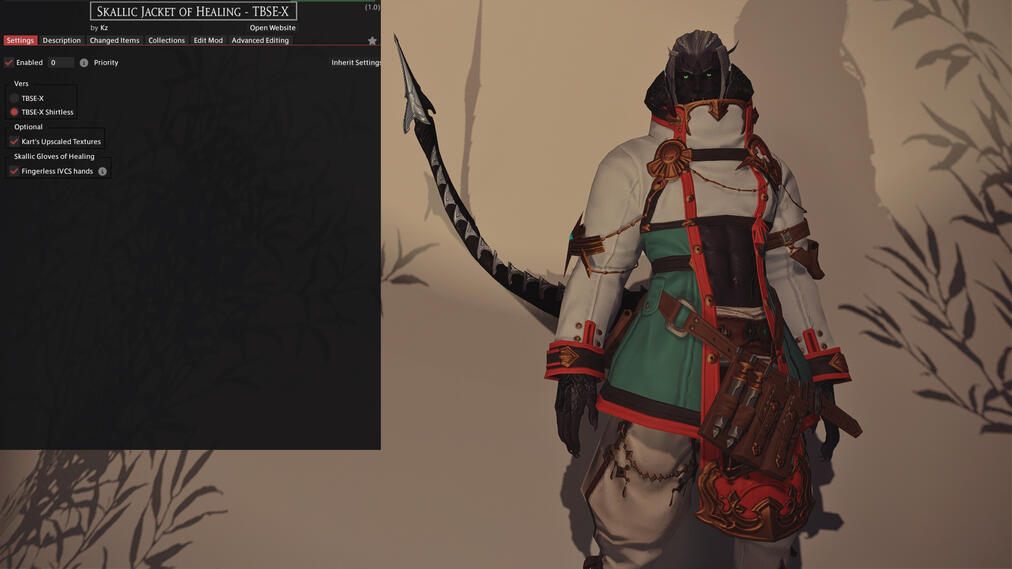Click the Open Website link
Image resolution: width=1012 pixels, height=569 pixels.
pos(272,28)
